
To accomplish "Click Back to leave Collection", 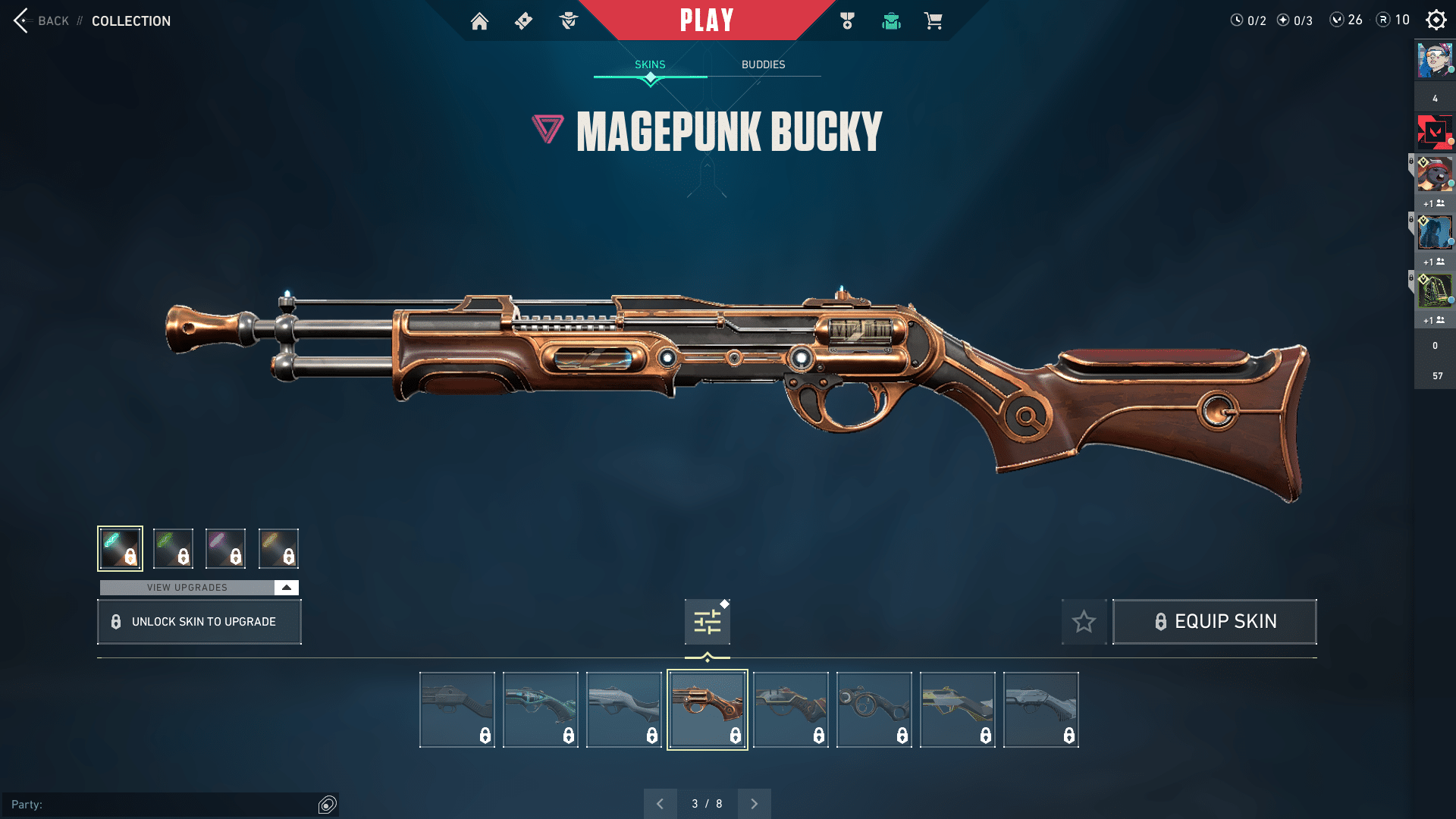I will click(42, 20).
